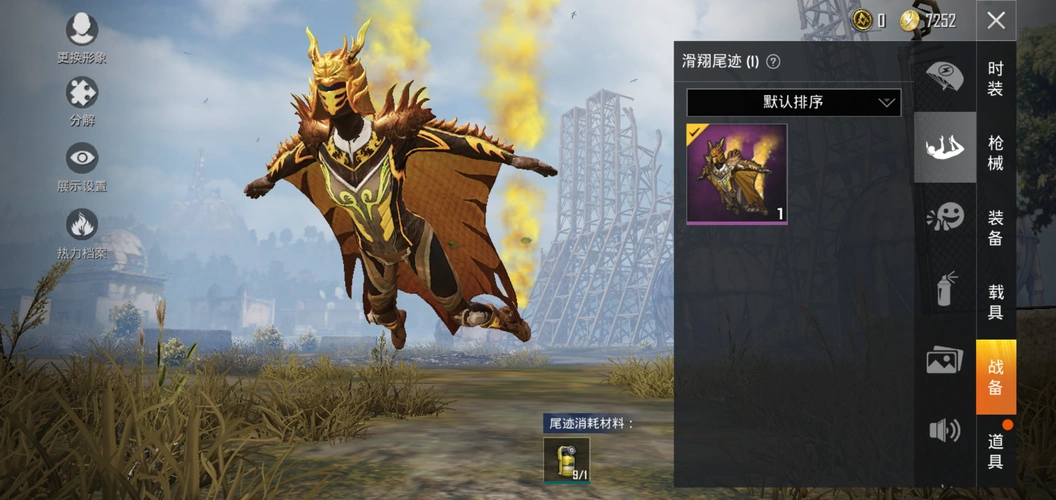The width and height of the screenshot is (1056, 500).
Task: Switch to the 载具 vehicles tab
Action: tap(996, 302)
